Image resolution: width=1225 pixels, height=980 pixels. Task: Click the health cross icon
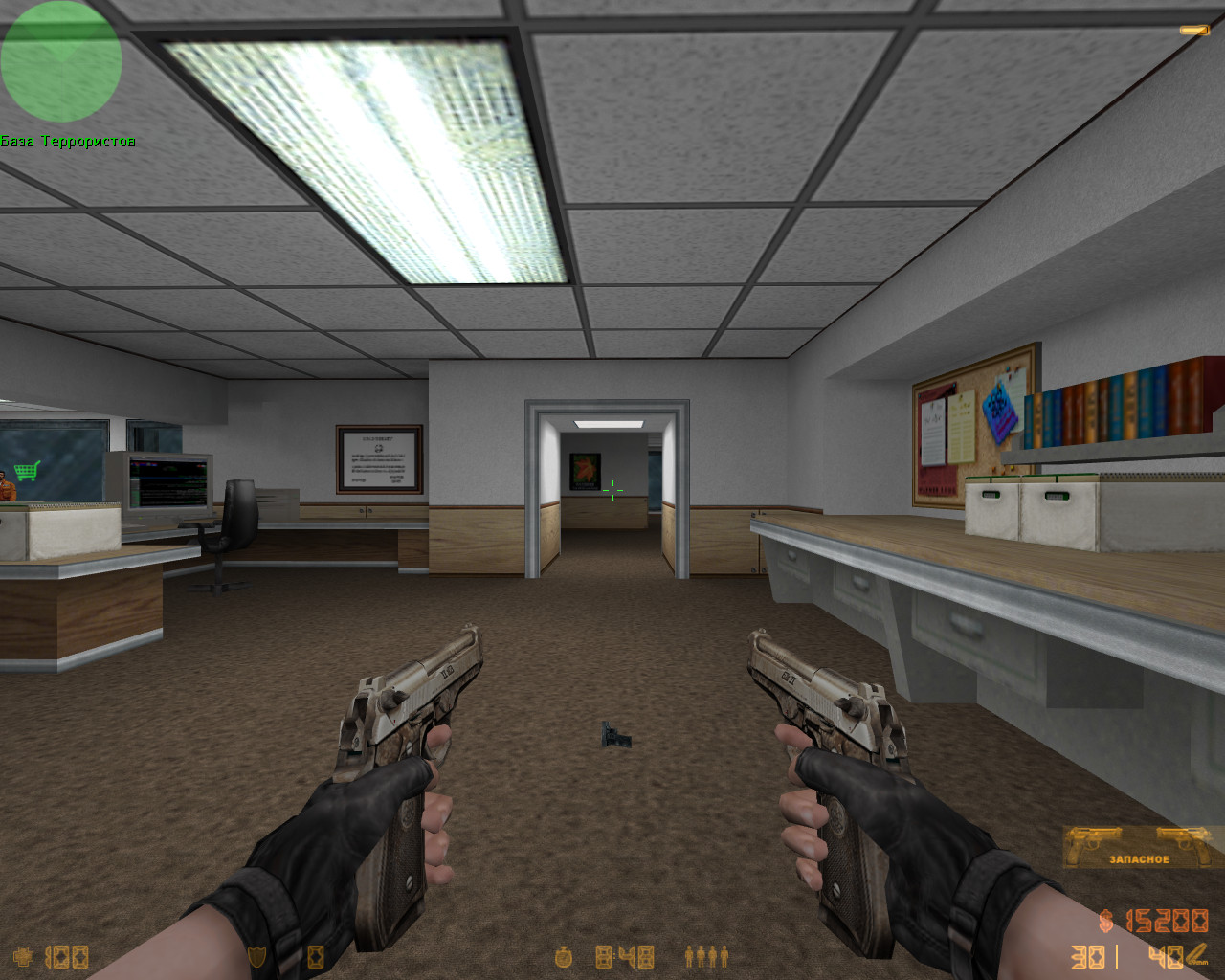coord(21,956)
